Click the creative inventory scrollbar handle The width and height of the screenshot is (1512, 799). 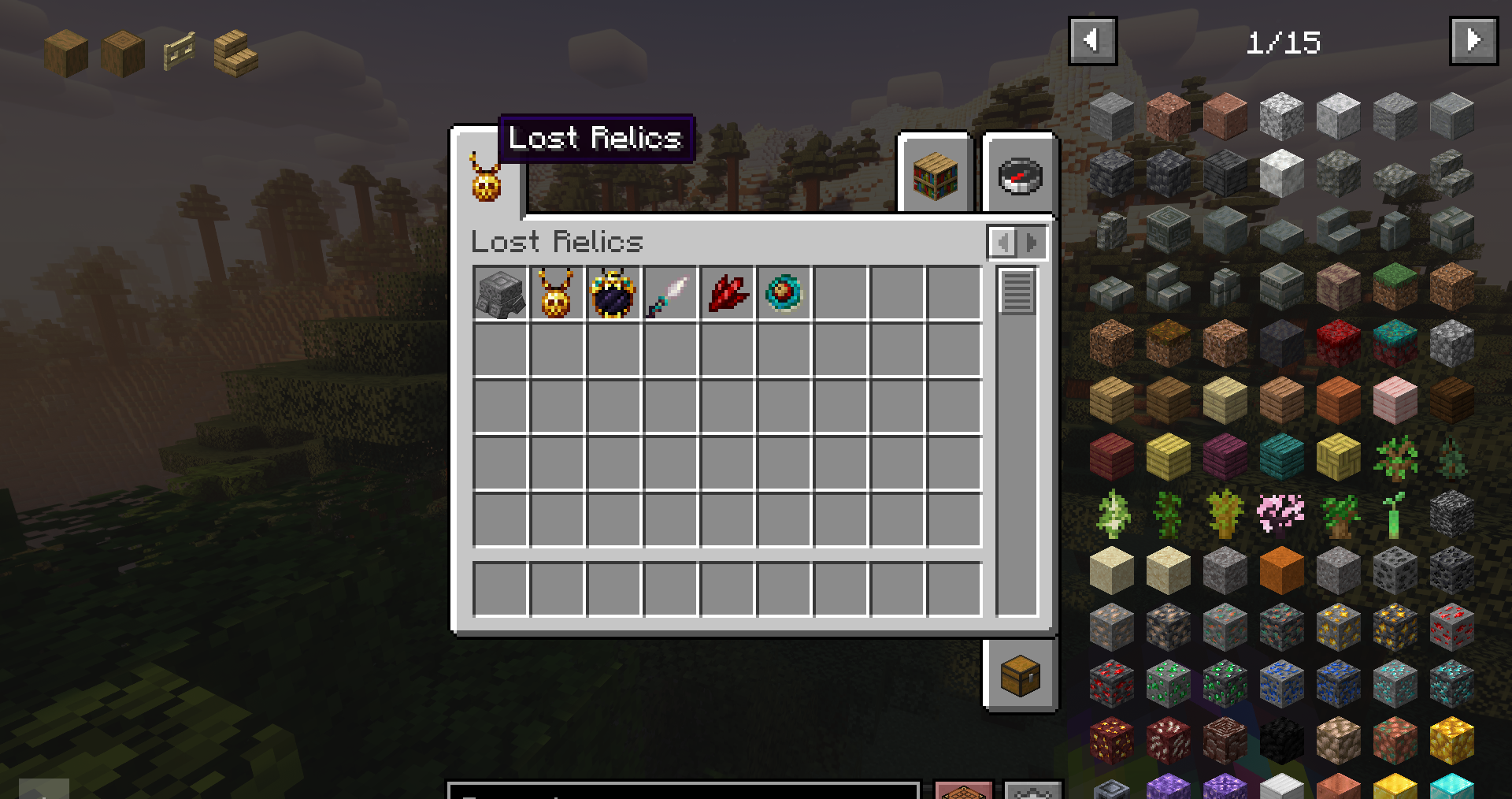click(1017, 291)
